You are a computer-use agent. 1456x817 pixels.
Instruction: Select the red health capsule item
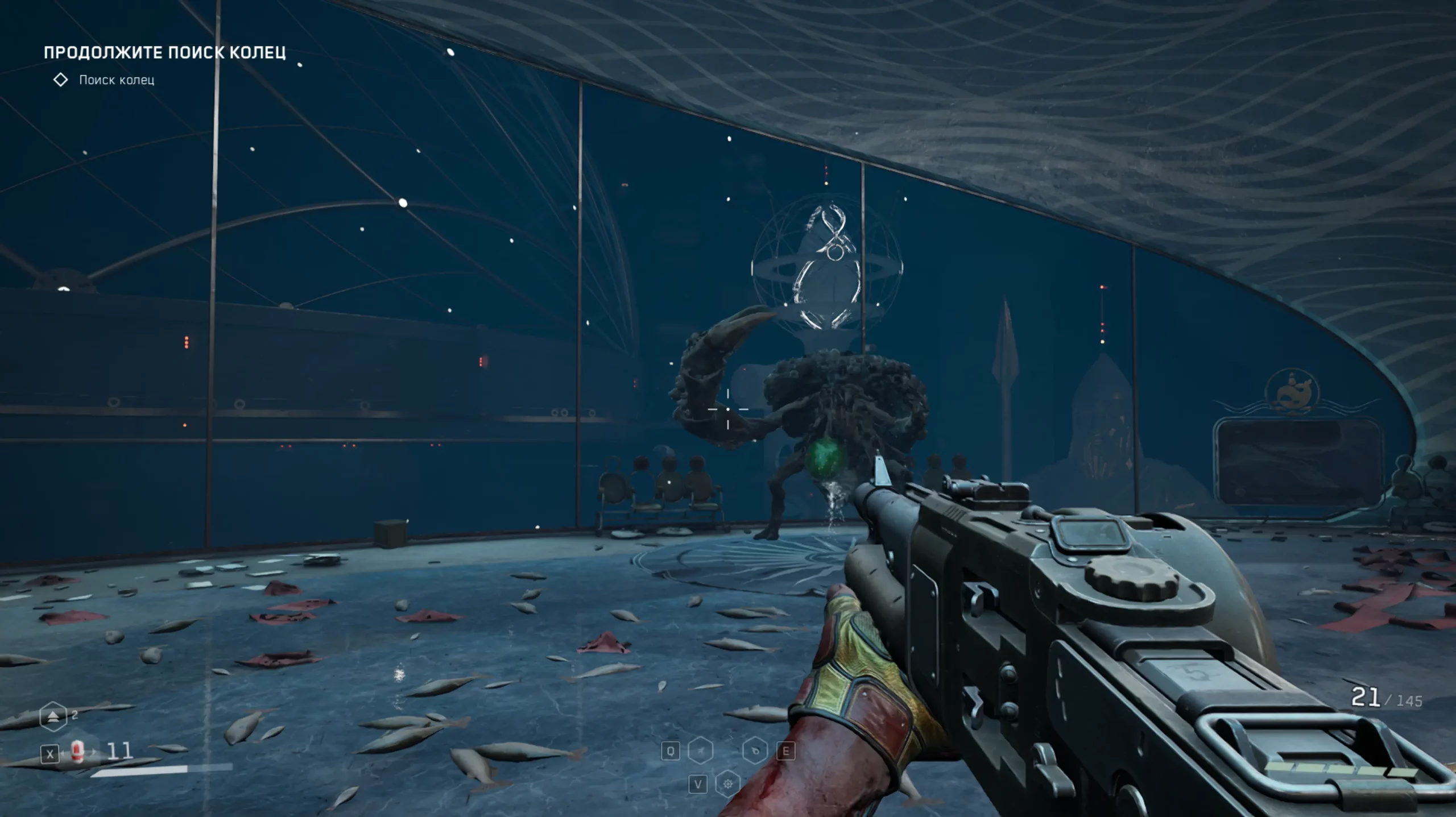click(x=78, y=752)
